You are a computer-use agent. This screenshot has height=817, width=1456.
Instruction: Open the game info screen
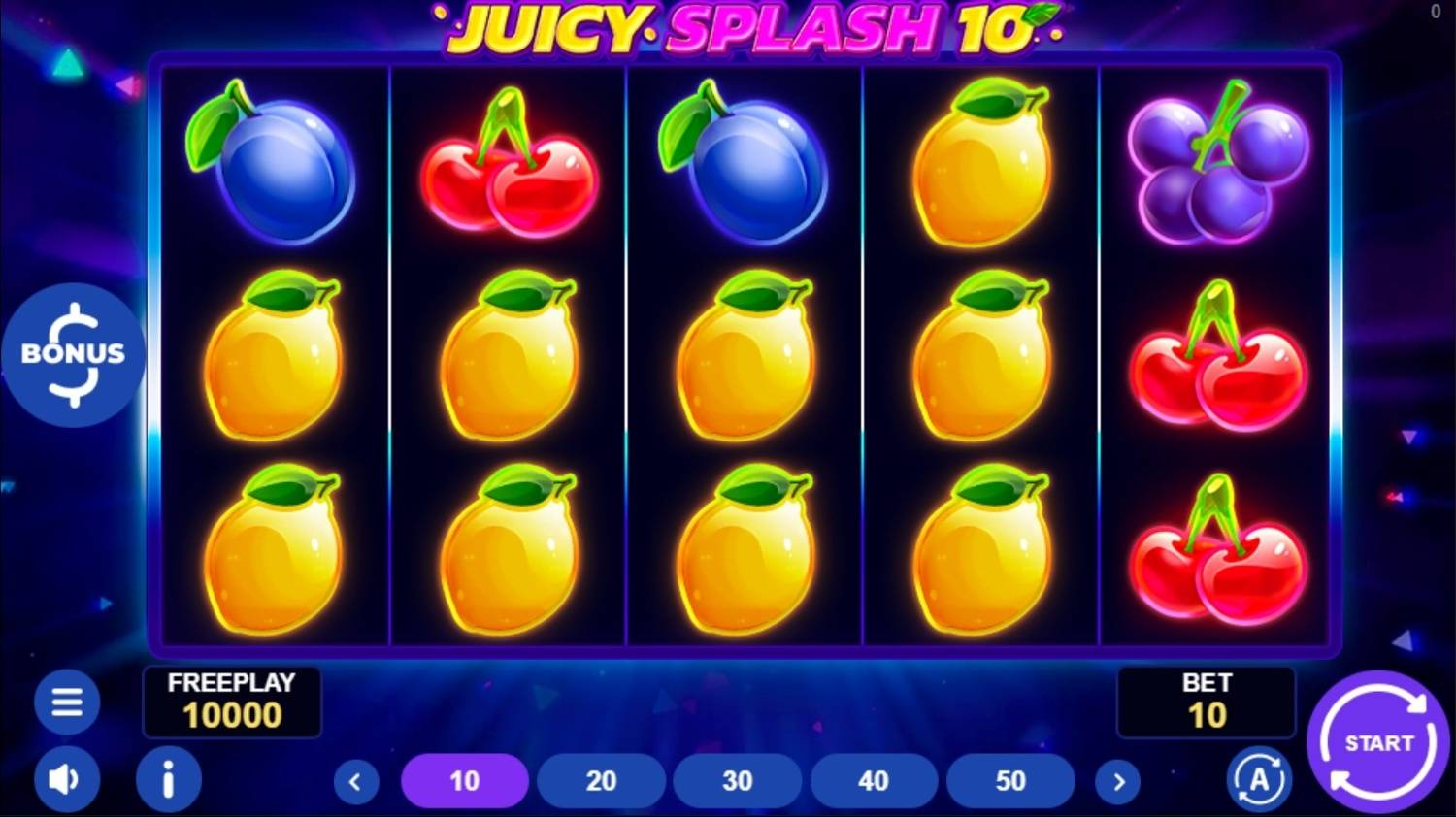(169, 779)
